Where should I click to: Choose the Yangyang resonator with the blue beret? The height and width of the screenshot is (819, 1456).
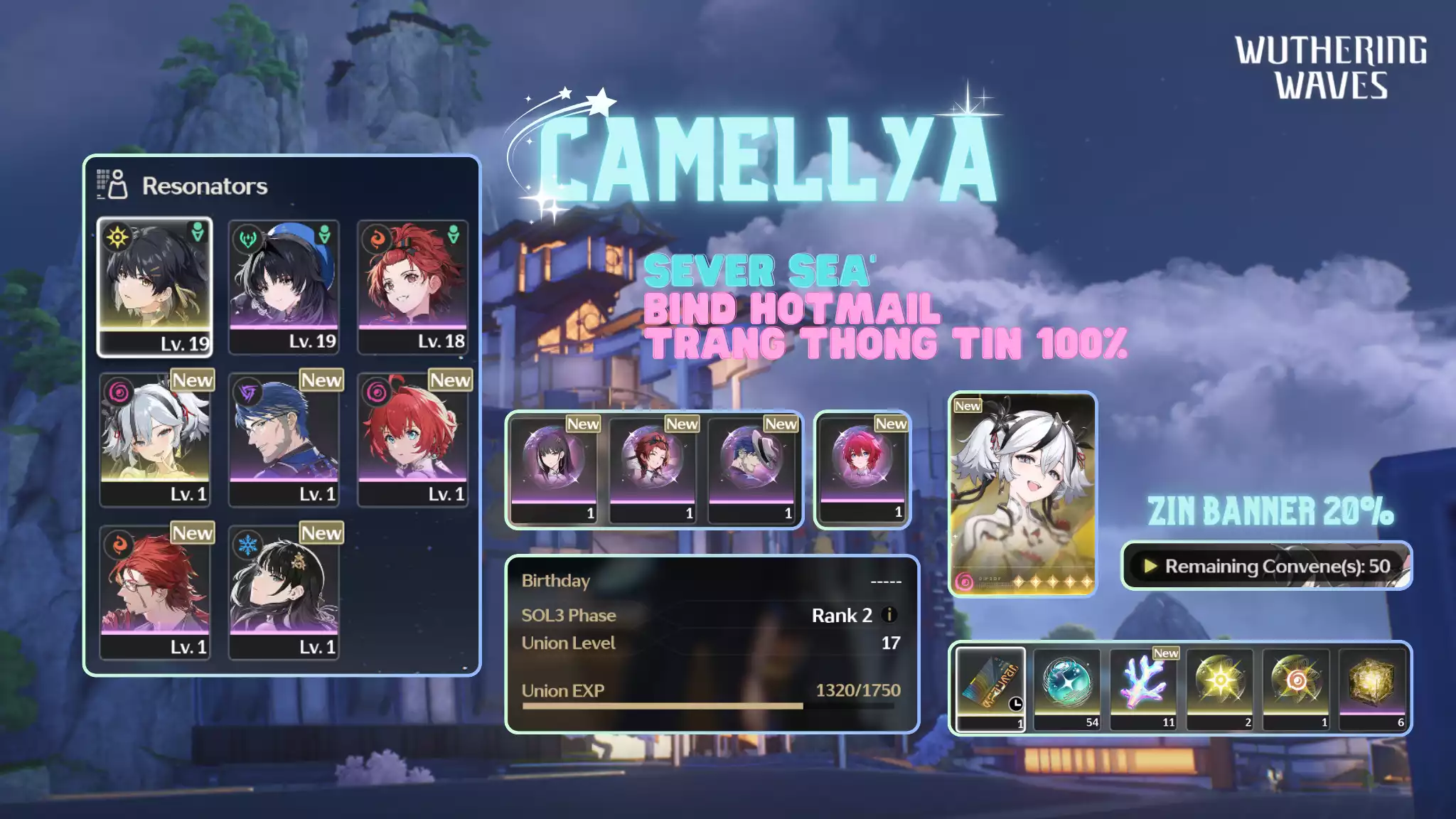pyautogui.click(x=284, y=286)
